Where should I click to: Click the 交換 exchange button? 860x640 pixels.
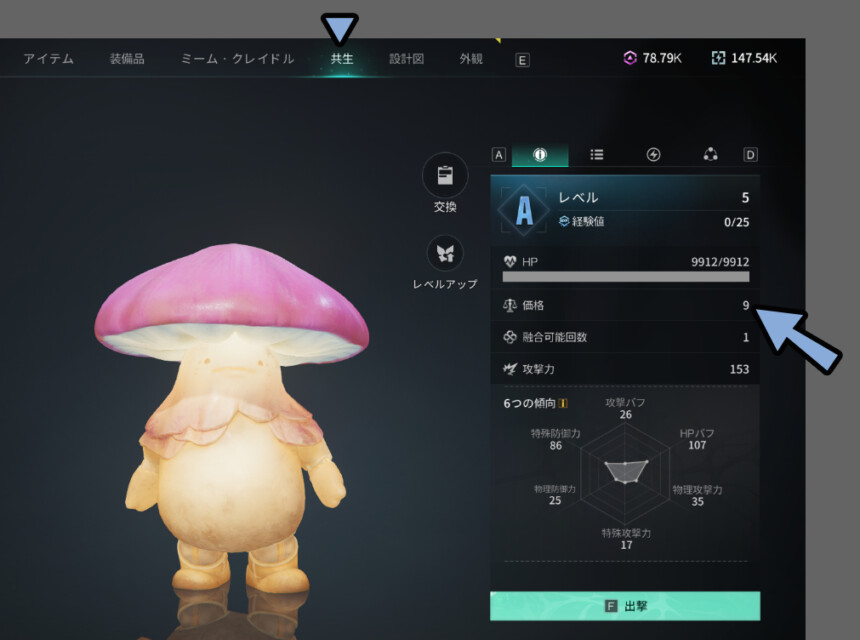pos(445,177)
